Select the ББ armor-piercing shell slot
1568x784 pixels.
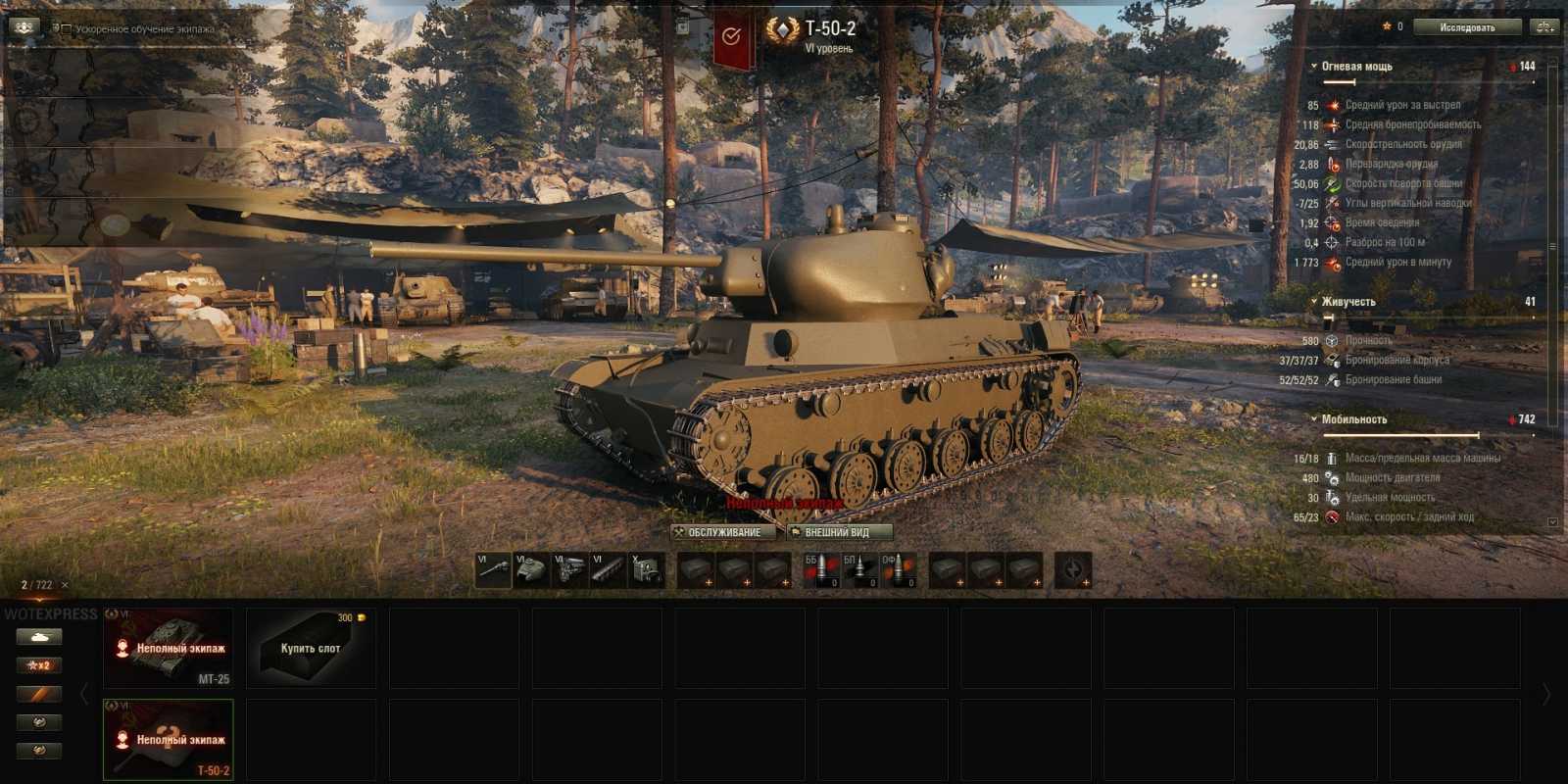(x=821, y=571)
